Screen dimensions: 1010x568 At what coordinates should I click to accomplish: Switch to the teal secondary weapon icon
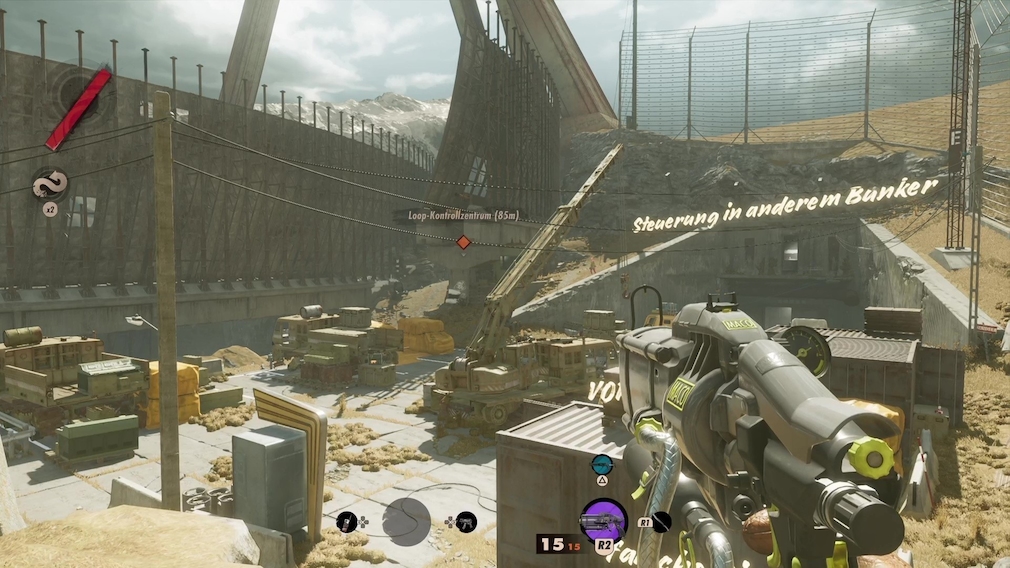tap(601, 463)
